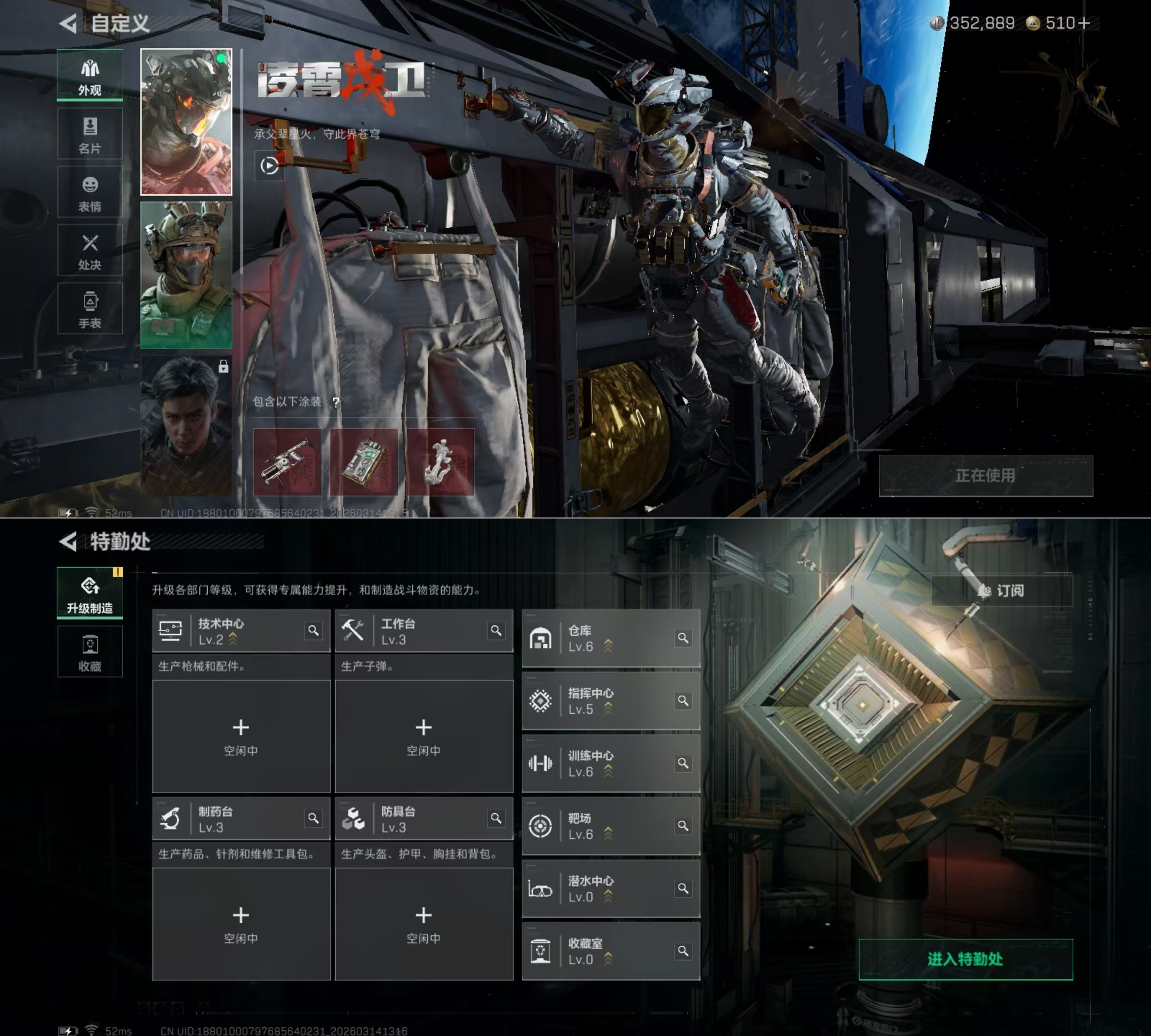Show the help tooltip beside 包含以下涂装
The width and height of the screenshot is (1151, 1036).
coord(336,402)
